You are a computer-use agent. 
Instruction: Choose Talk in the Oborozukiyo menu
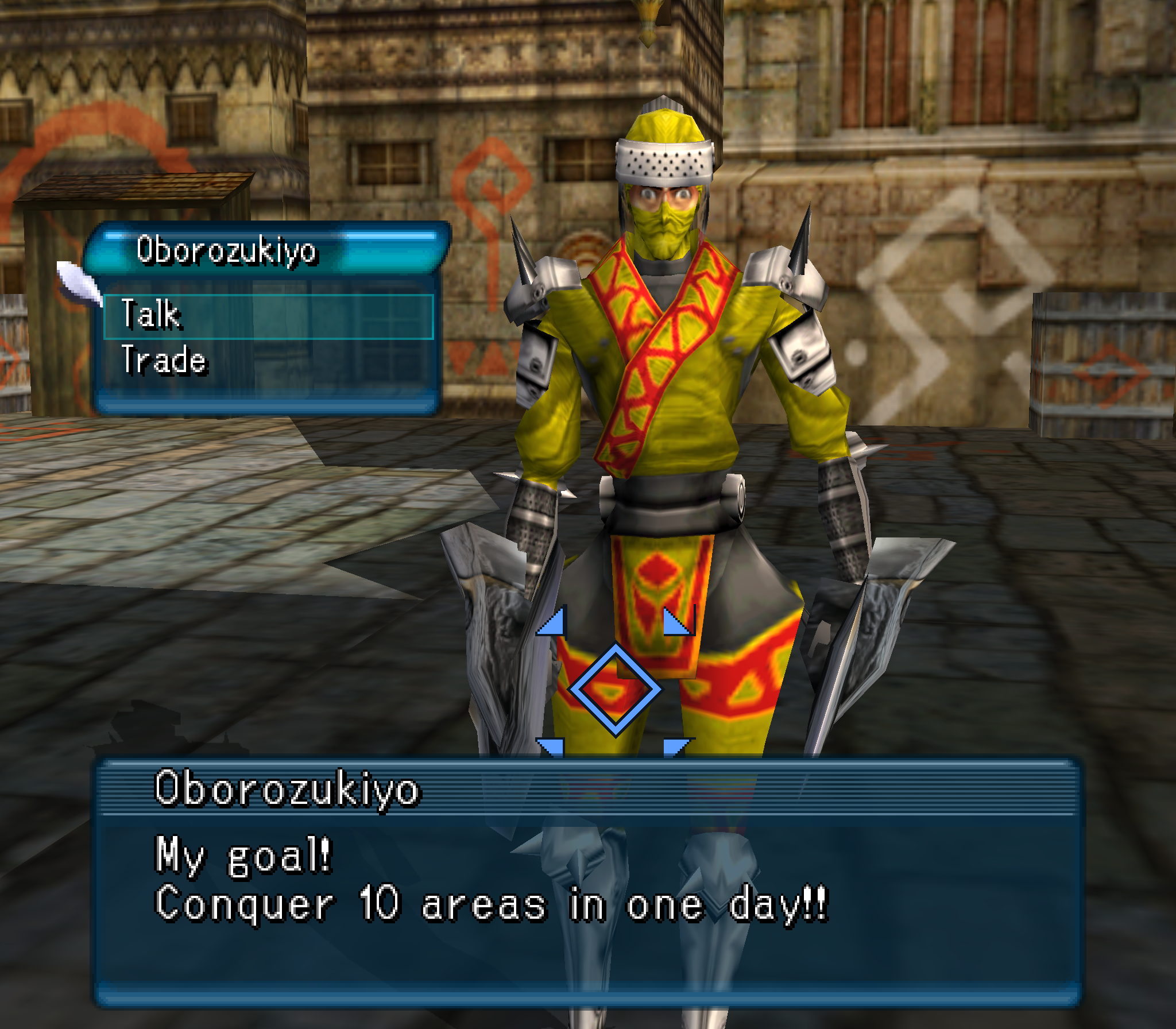point(268,316)
